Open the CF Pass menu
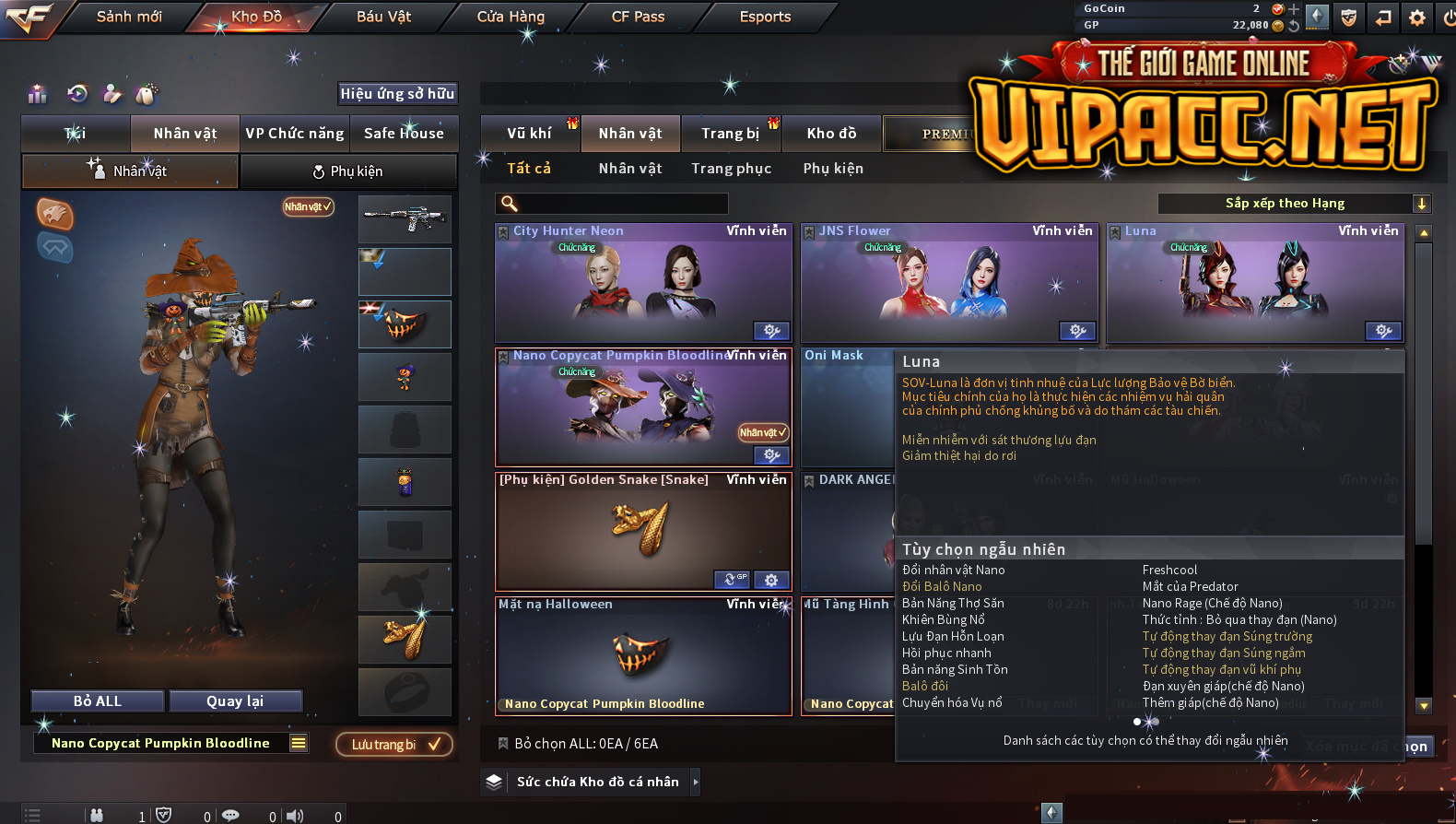 (638, 17)
